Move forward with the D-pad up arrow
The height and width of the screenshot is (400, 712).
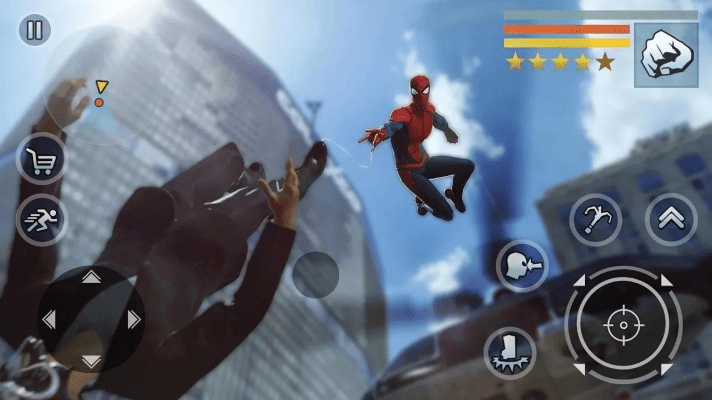(91, 277)
